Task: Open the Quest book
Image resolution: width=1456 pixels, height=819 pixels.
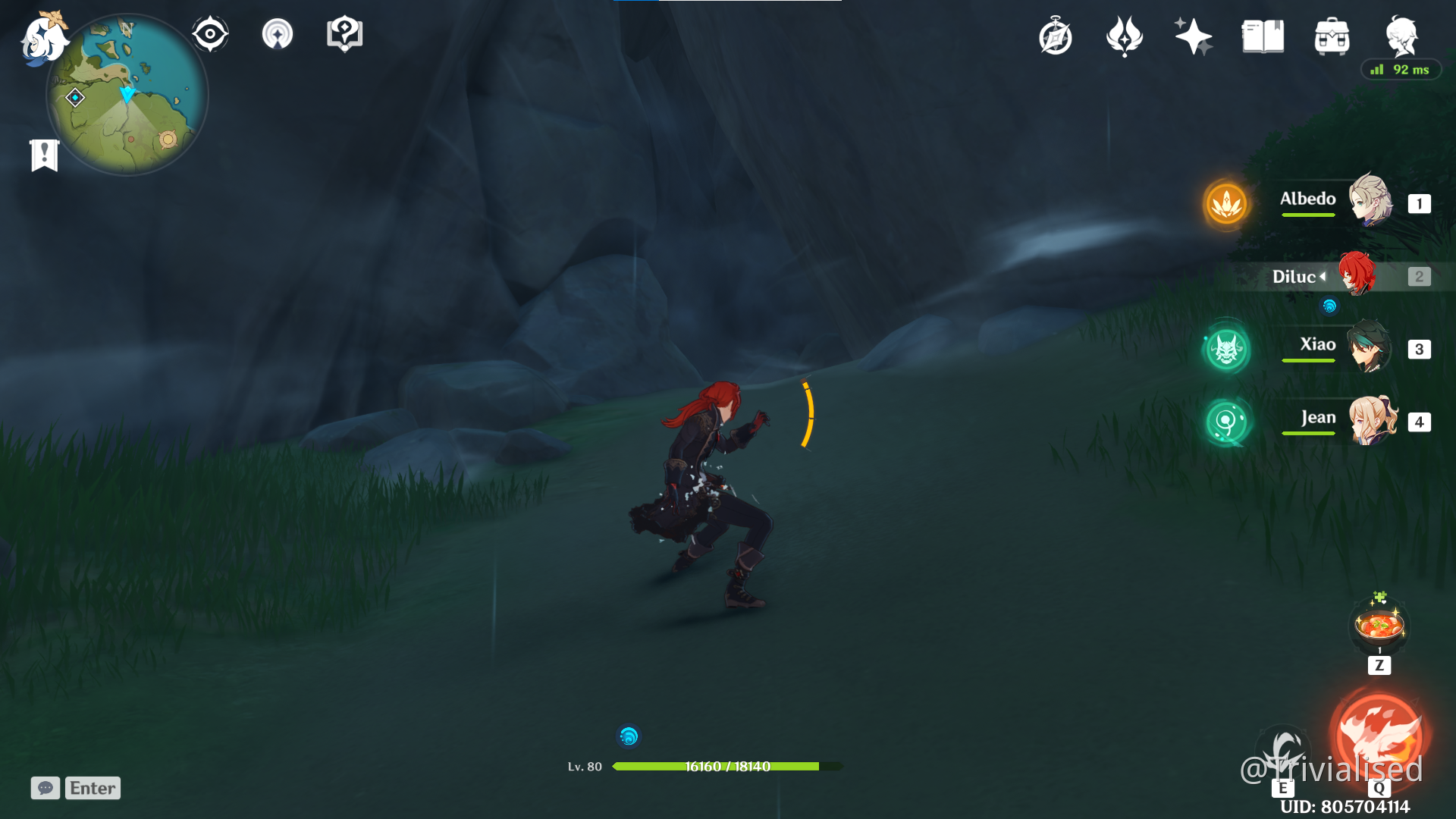Action: pos(1261,35)
